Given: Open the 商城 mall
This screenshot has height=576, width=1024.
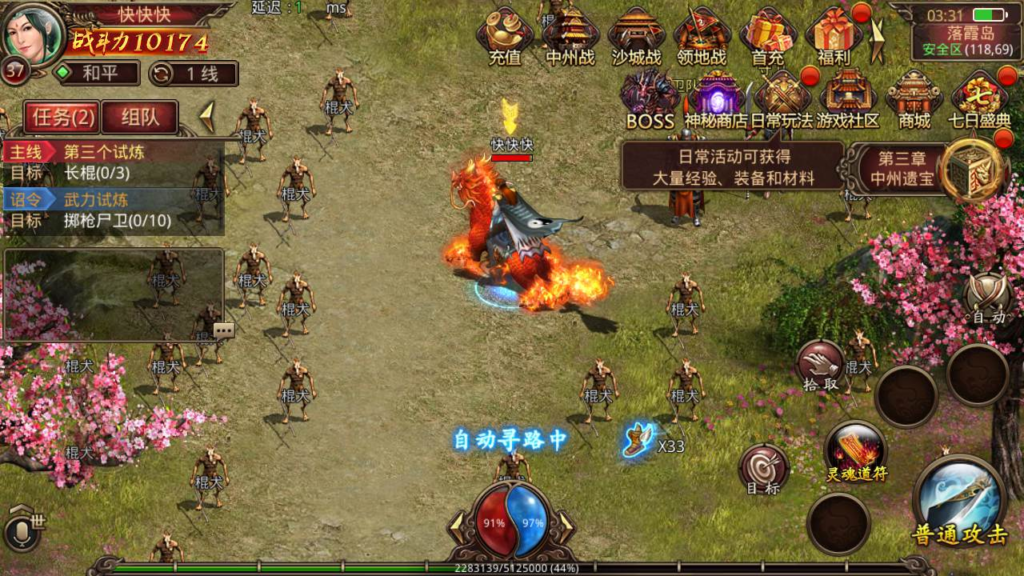Looking at the screenshot, I should click(914, 99).
